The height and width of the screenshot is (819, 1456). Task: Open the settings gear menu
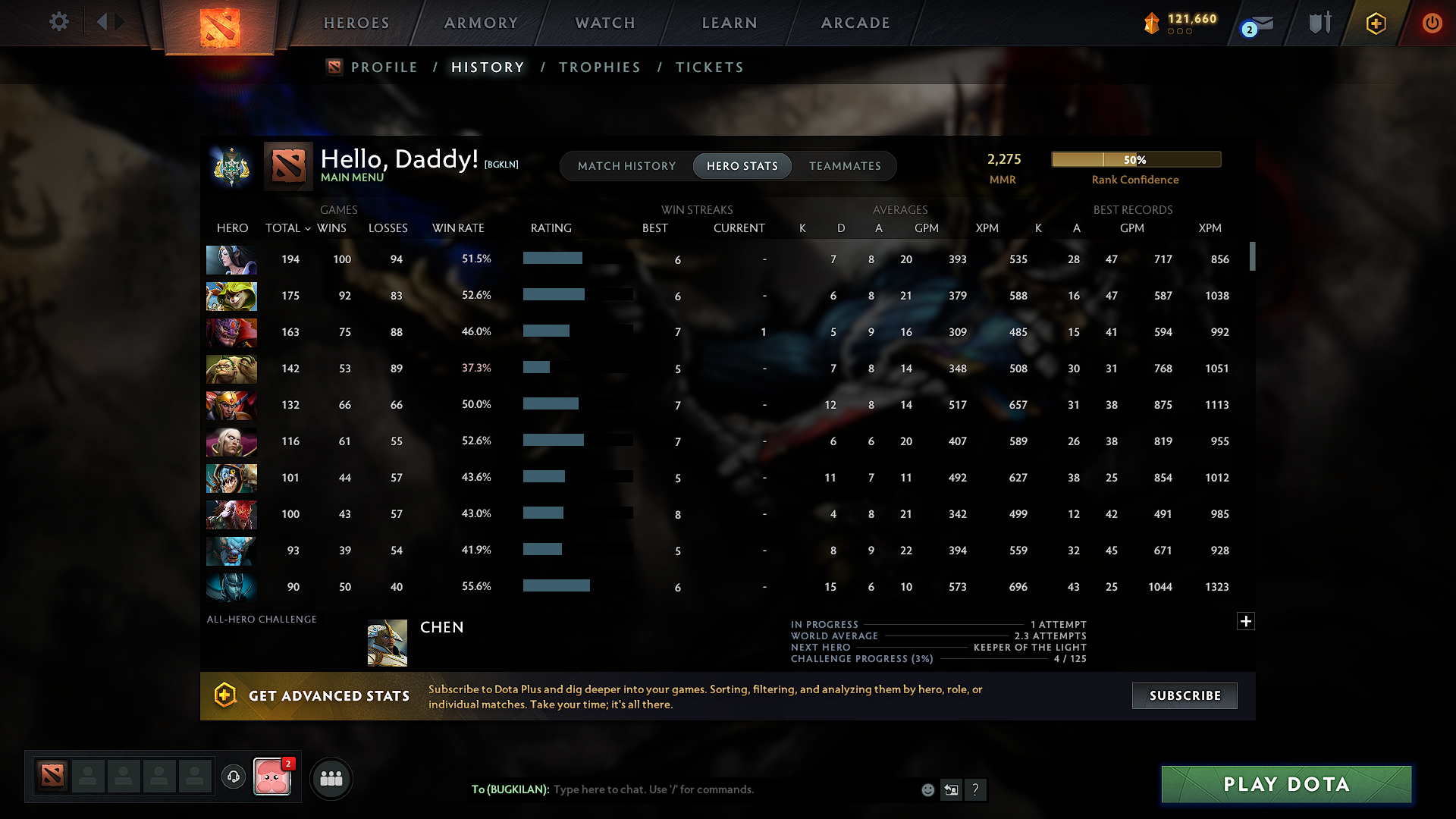click(58, 22)
